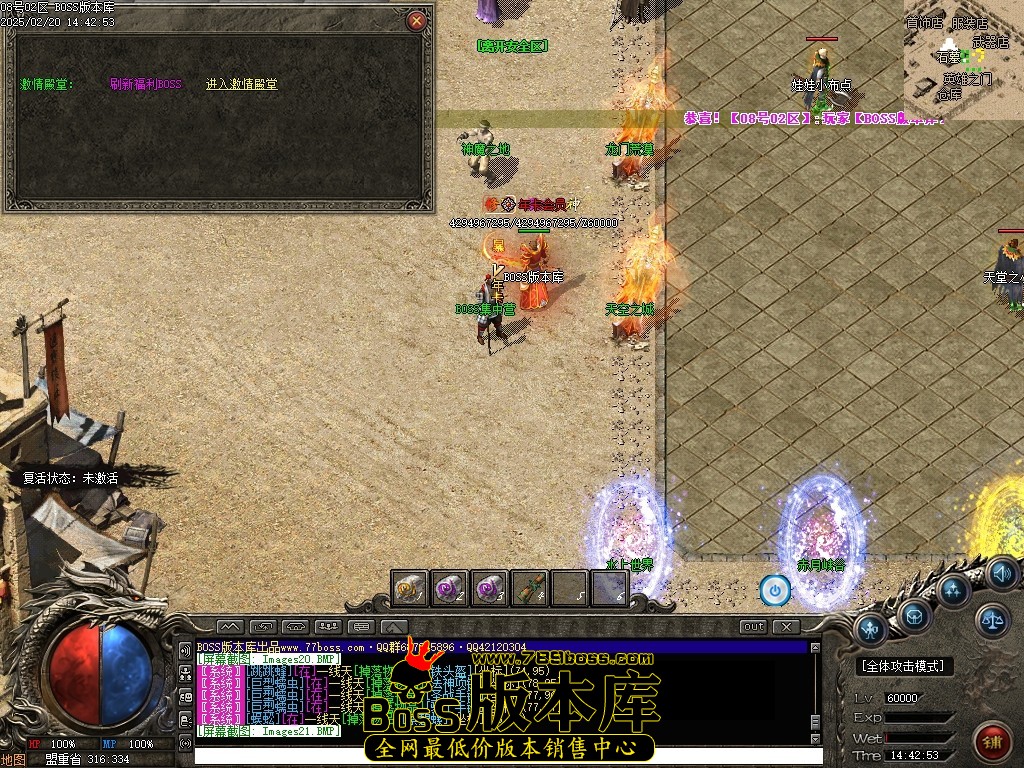Close the chat panel with its X button
1024x768 pixels.
(787, 627)
